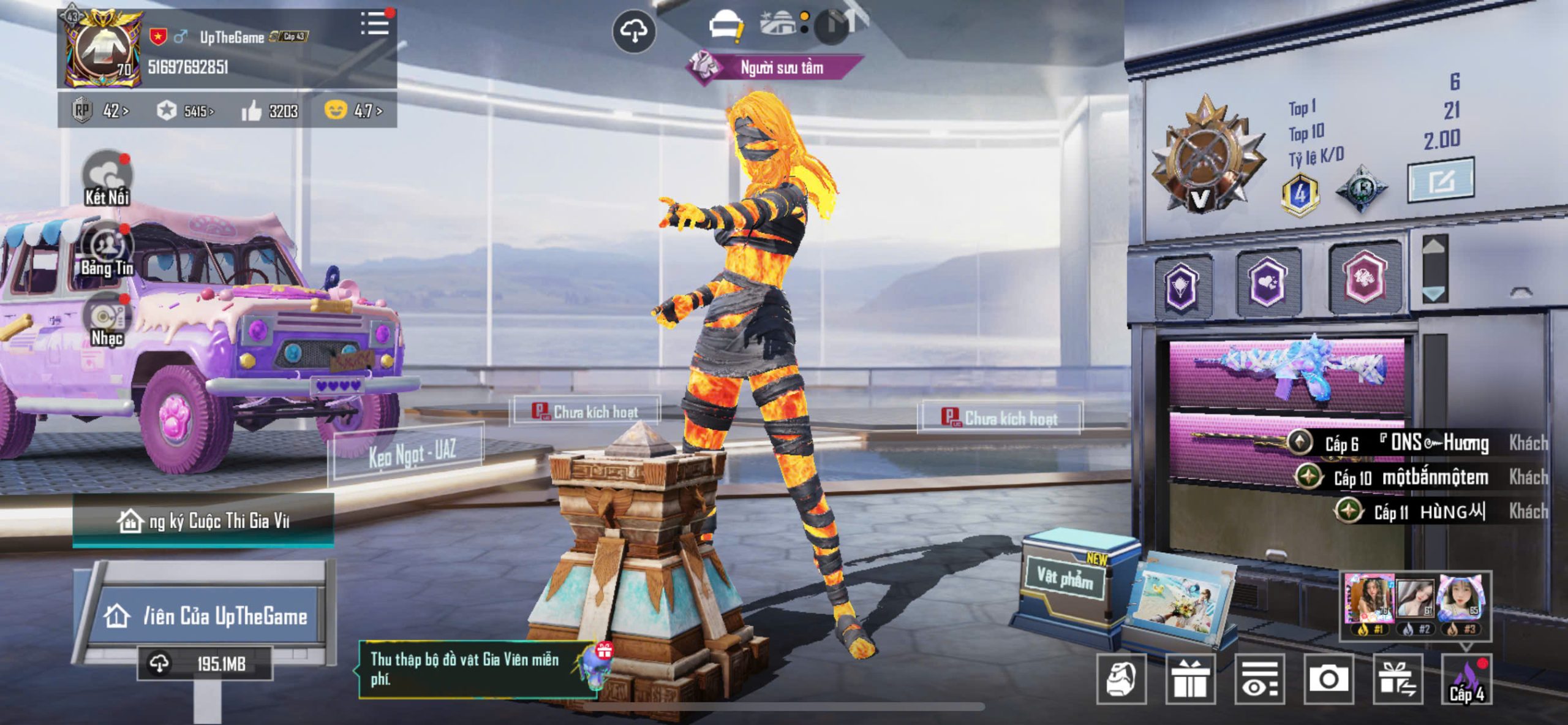Open the Cấp 4 flame level icon
Screen dimensions: 1568x725
click(1466, 679)
